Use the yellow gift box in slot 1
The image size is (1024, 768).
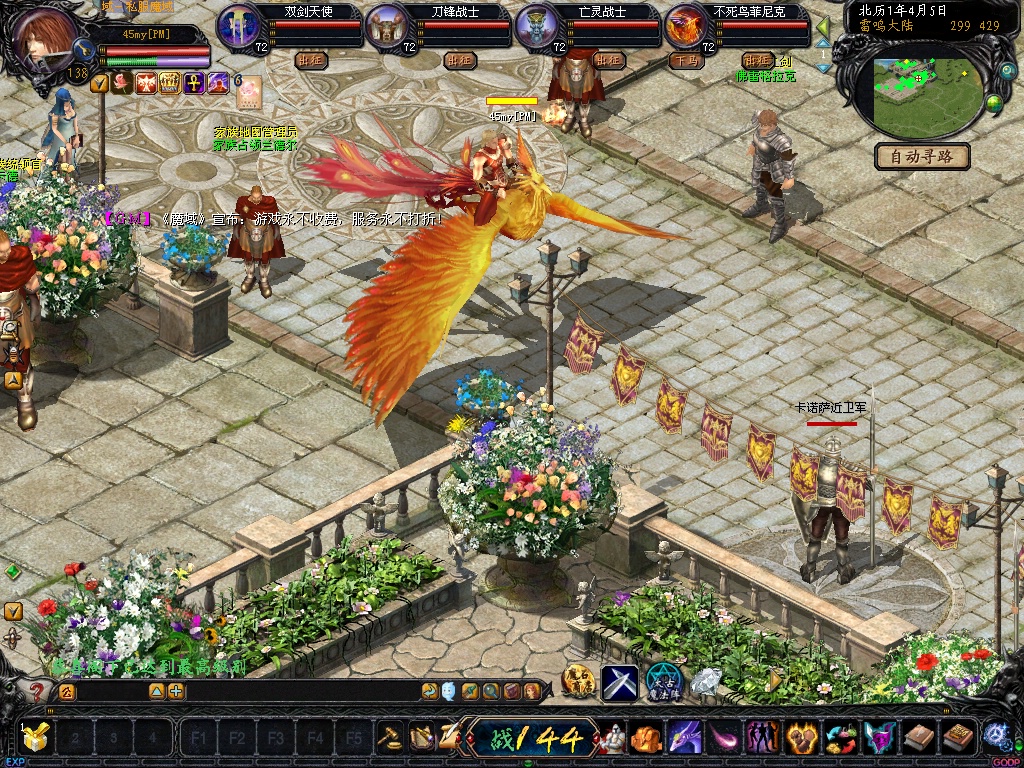36,738
